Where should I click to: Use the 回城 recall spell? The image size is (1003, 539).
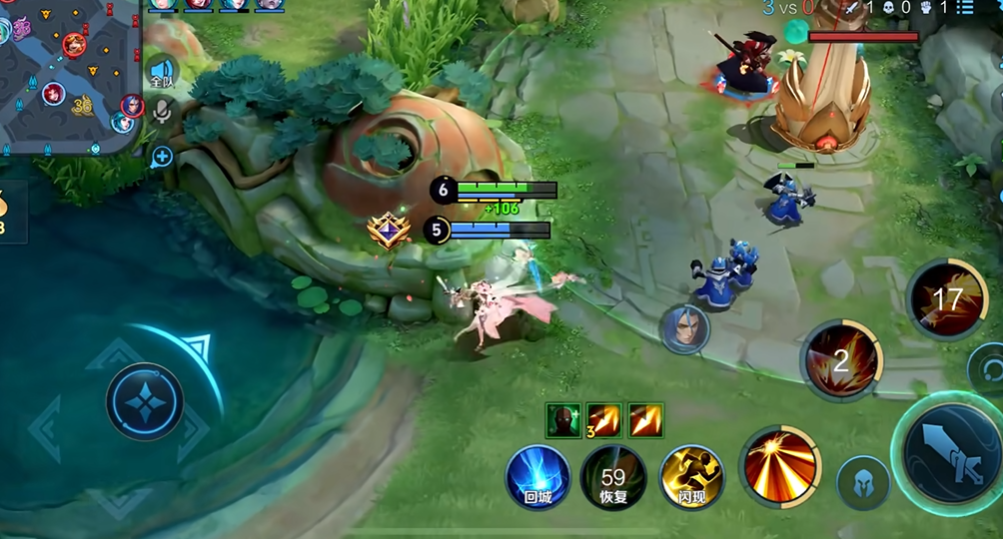[x=537, y=476]
